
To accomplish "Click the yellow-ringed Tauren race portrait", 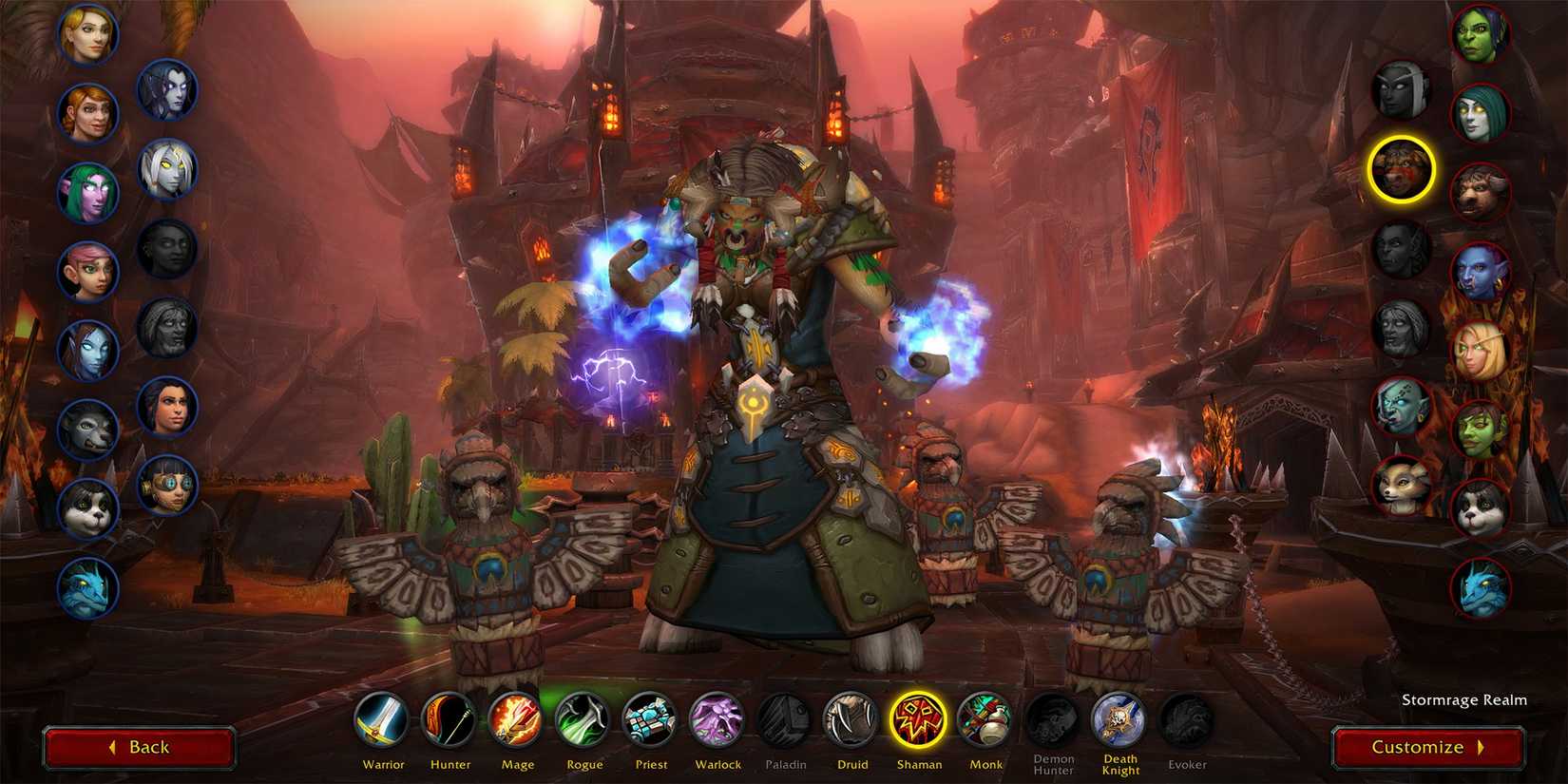I will click(x=1401, y=169).
